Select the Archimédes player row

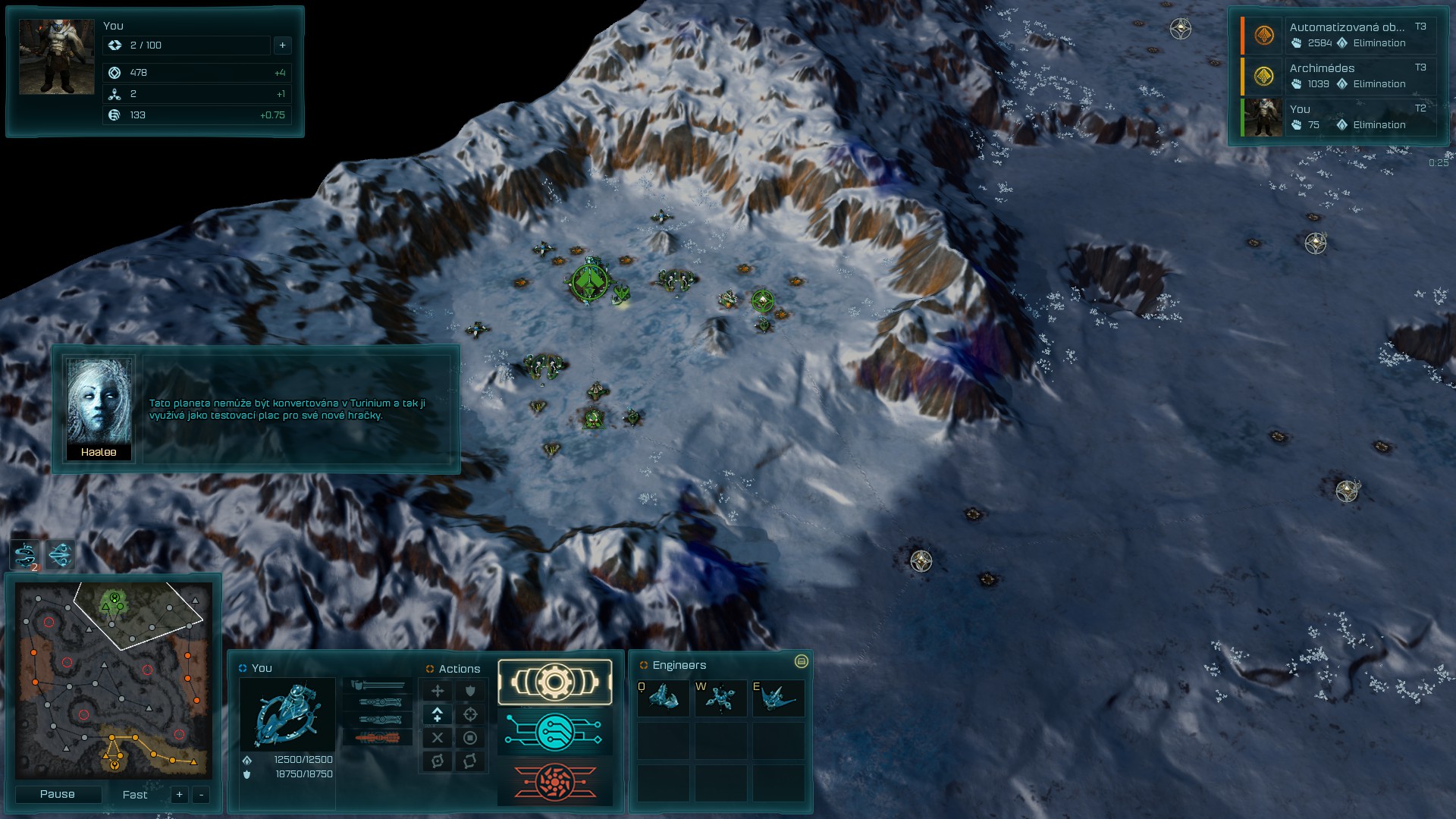(1340, 76)
